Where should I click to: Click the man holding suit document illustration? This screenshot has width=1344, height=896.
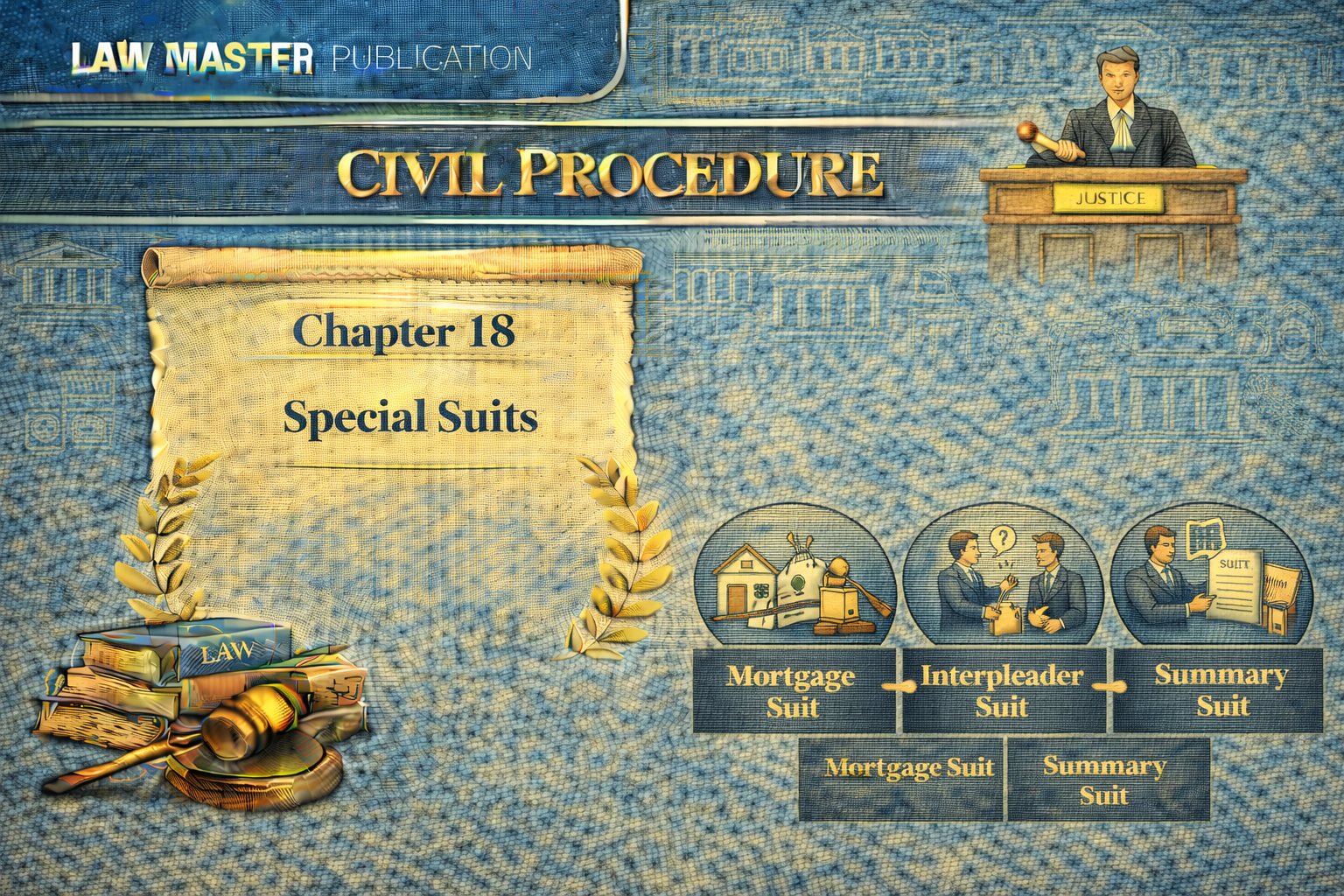point(1214,577)
